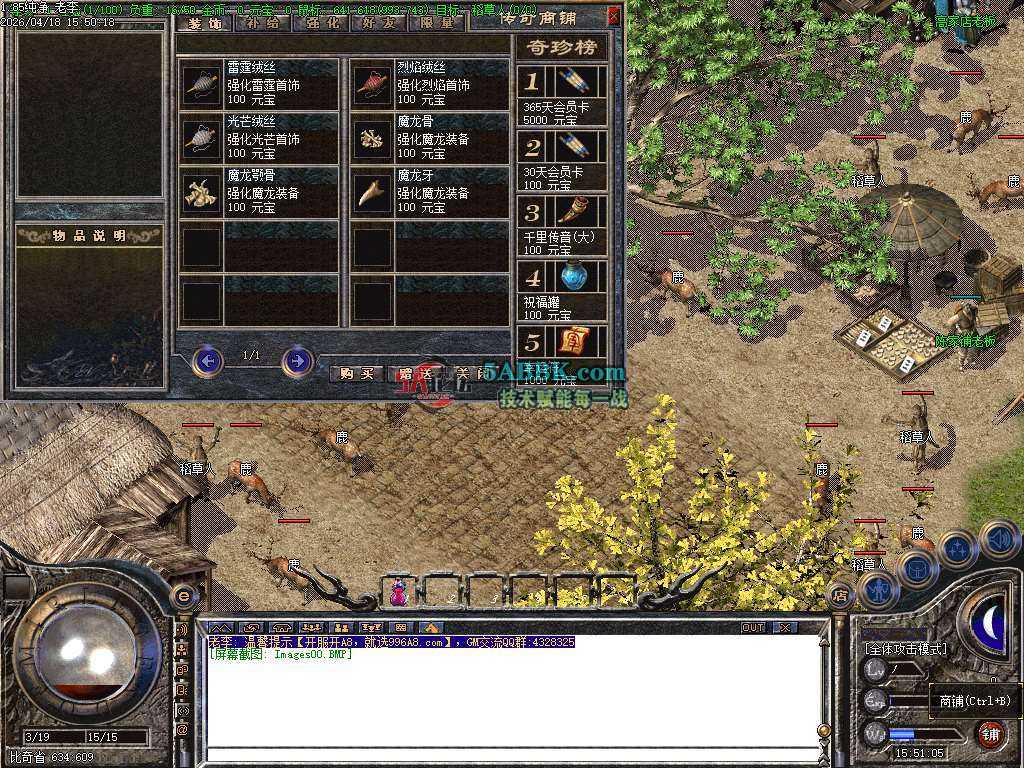Image resolution: width=1024 pixels, height=768 pixels.
Task: Select the 雷霆绒丝 shop item
Action: point(258,84)
